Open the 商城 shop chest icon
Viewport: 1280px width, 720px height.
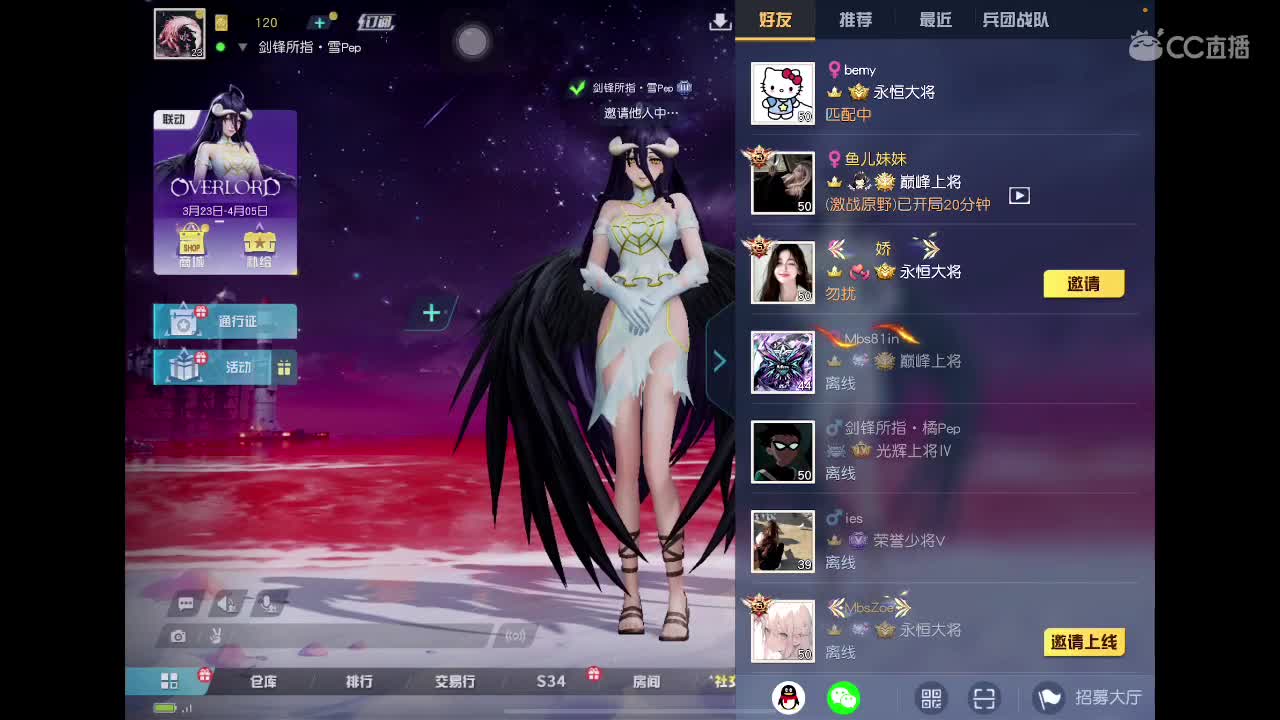[x=191, y=242]
